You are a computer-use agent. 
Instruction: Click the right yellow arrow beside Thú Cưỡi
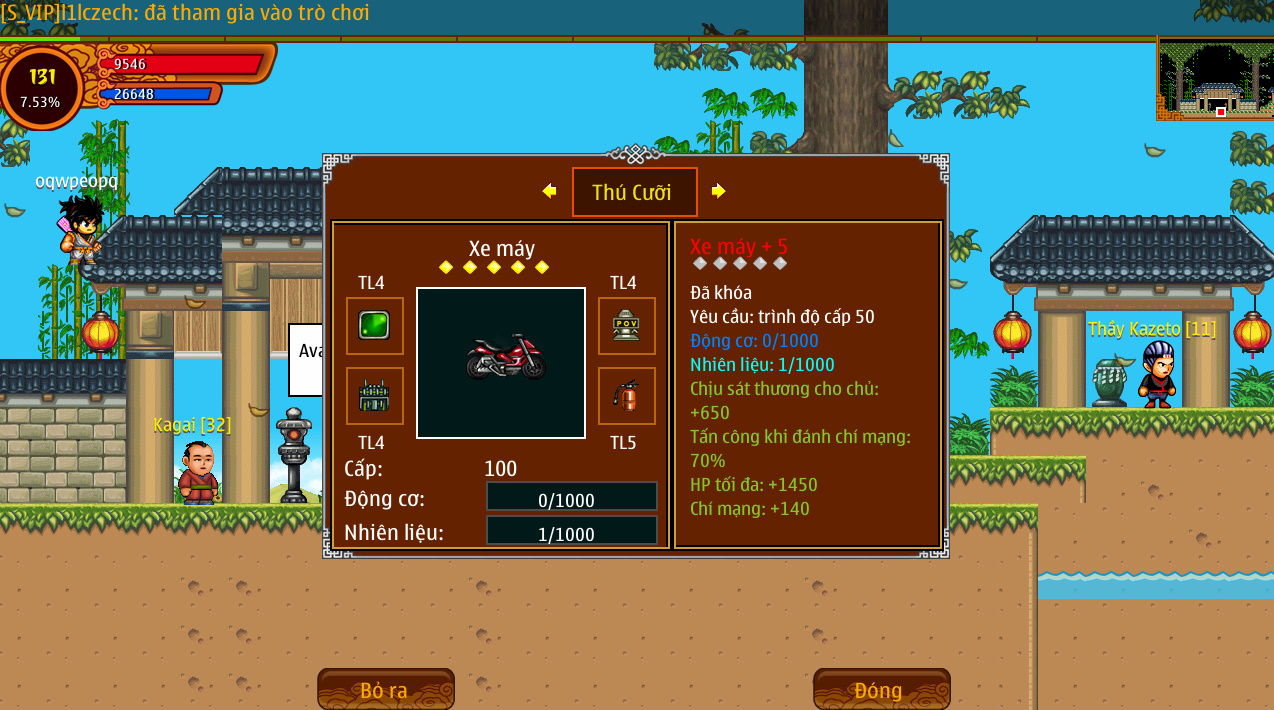[718, 191]
